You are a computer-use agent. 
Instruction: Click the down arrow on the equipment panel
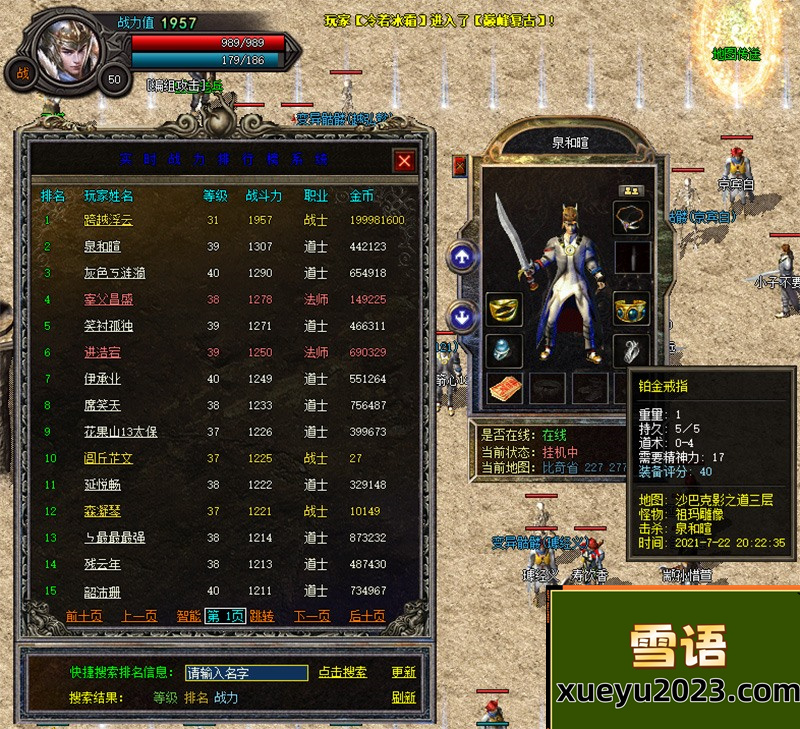pos(462,318)
